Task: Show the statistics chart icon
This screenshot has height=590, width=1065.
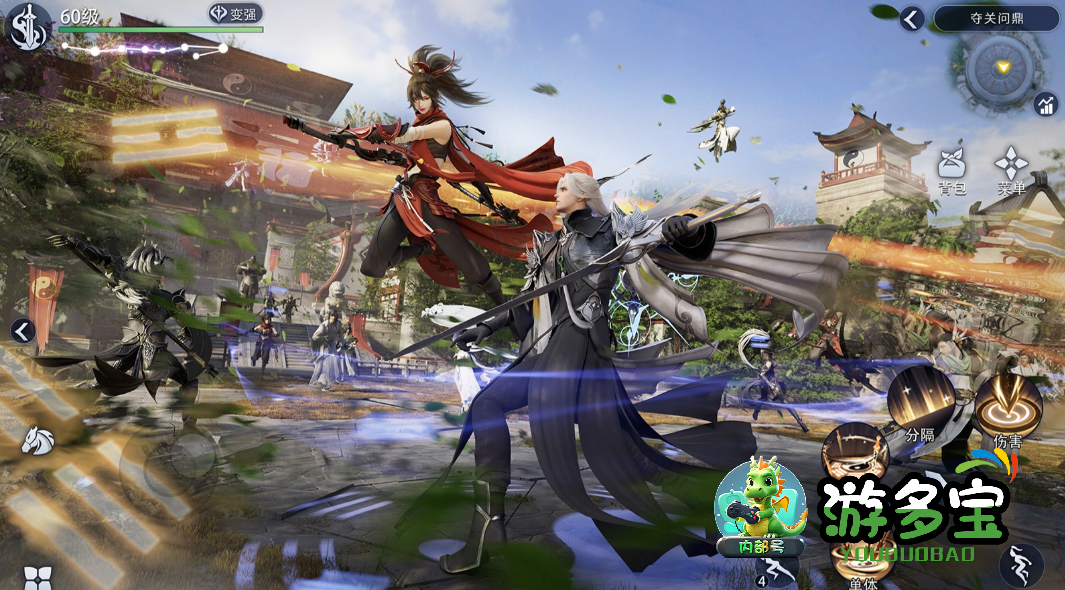Action: tap(1046, 104)
